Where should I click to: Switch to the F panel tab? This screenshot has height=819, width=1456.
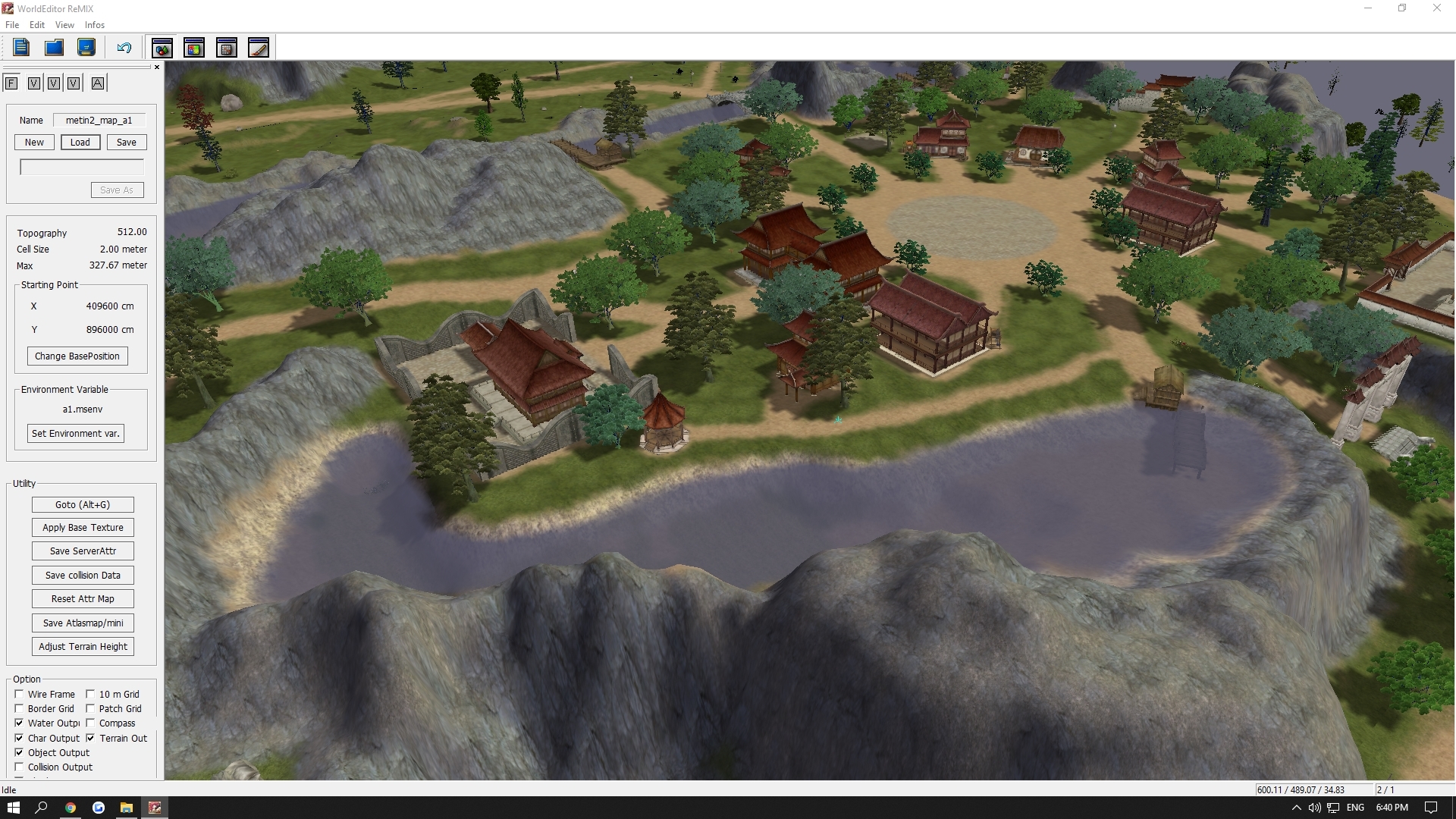point(11,83)
